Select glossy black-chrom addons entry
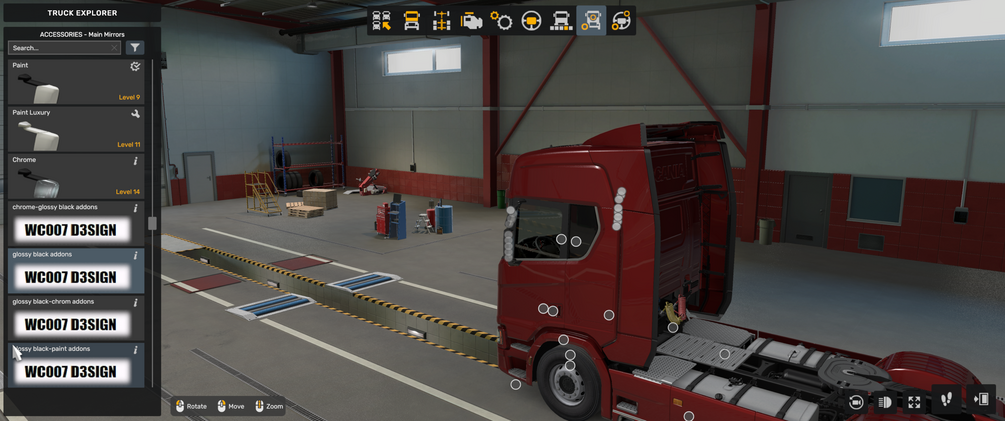 [x=75, y=318]
